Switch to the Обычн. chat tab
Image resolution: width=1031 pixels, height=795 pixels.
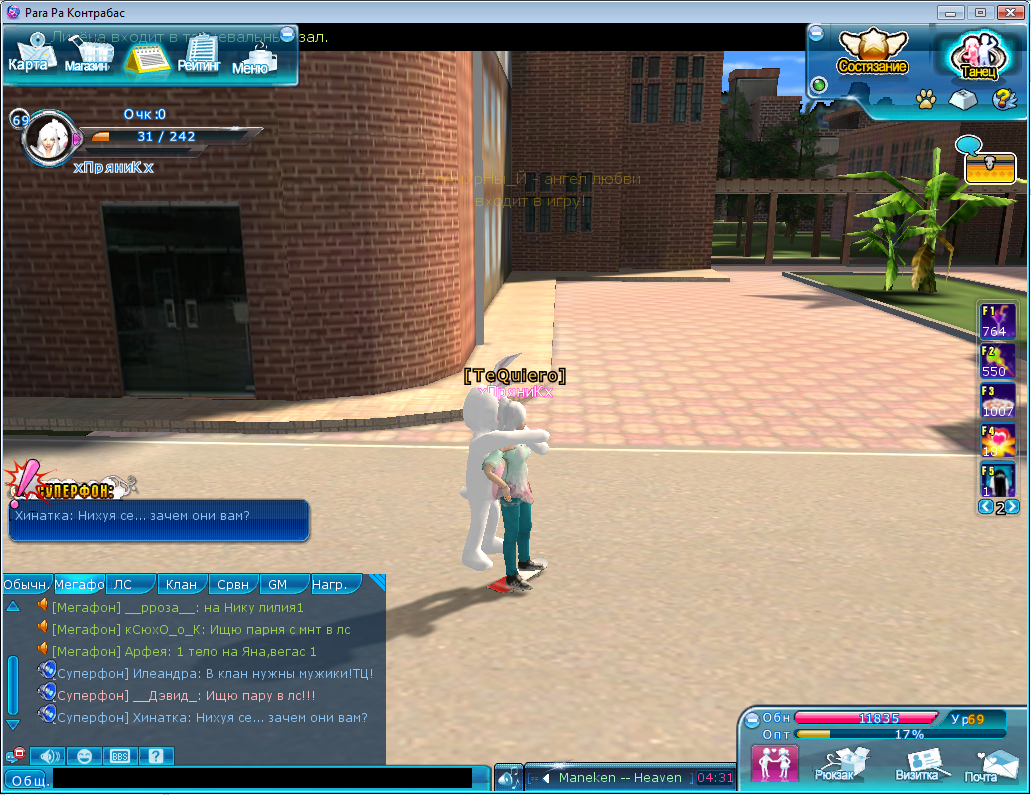click(25, 585)
